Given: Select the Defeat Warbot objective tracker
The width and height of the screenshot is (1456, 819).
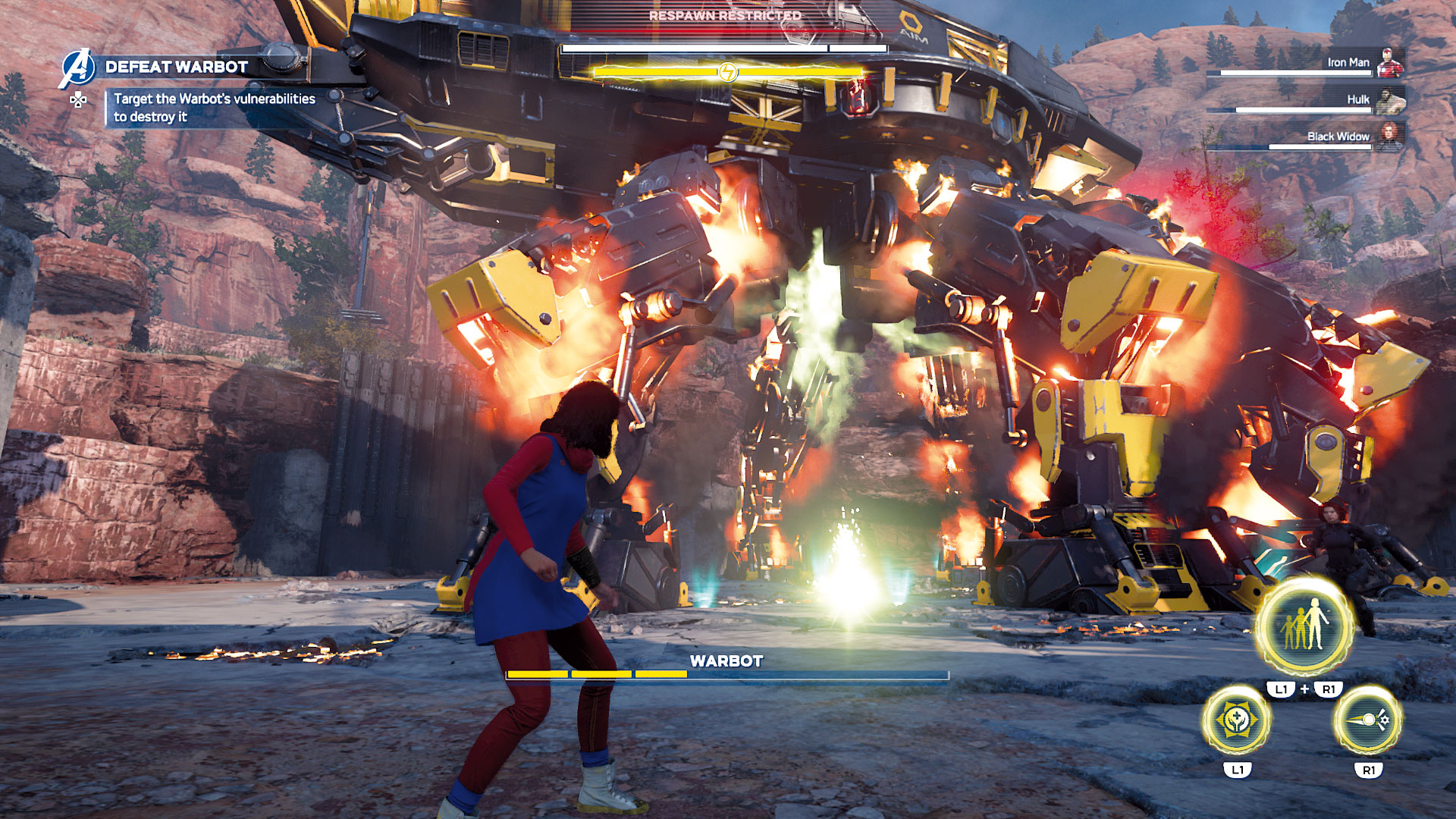Looking at the screenshot, I should pos(177,67).
